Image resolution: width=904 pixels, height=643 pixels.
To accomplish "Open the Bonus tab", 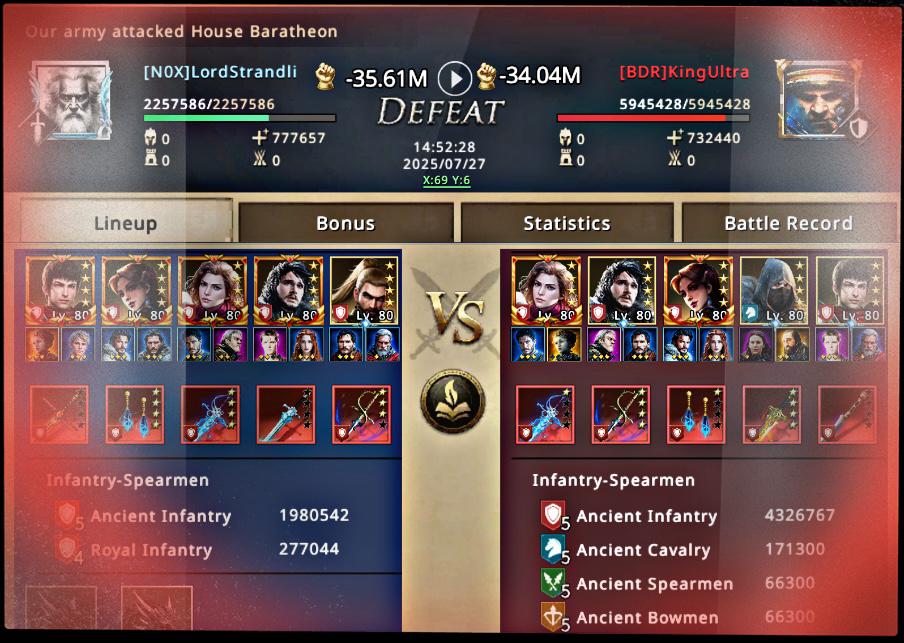I will tap(345, 222).
